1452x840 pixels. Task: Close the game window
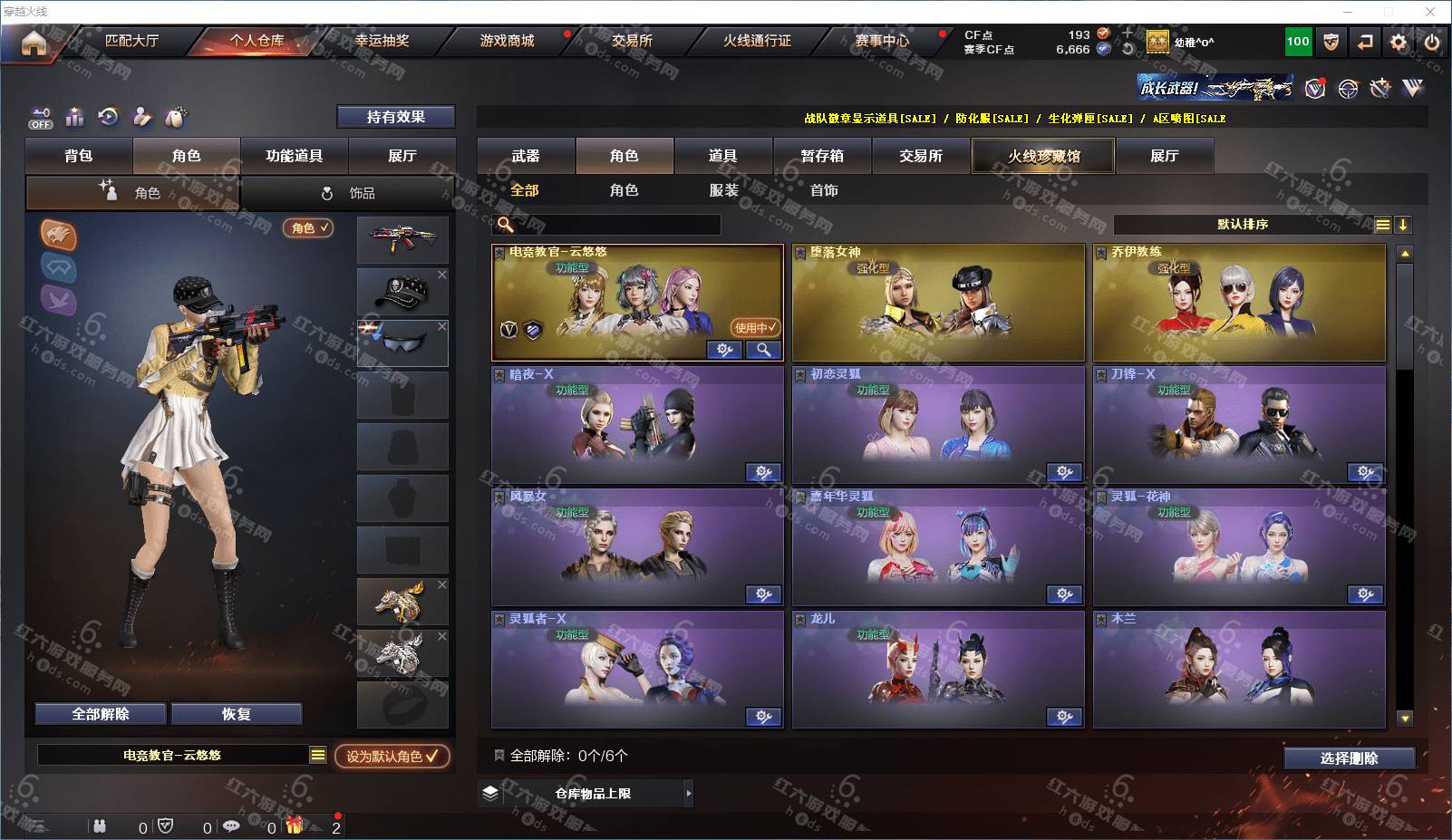click(1430, 12)
